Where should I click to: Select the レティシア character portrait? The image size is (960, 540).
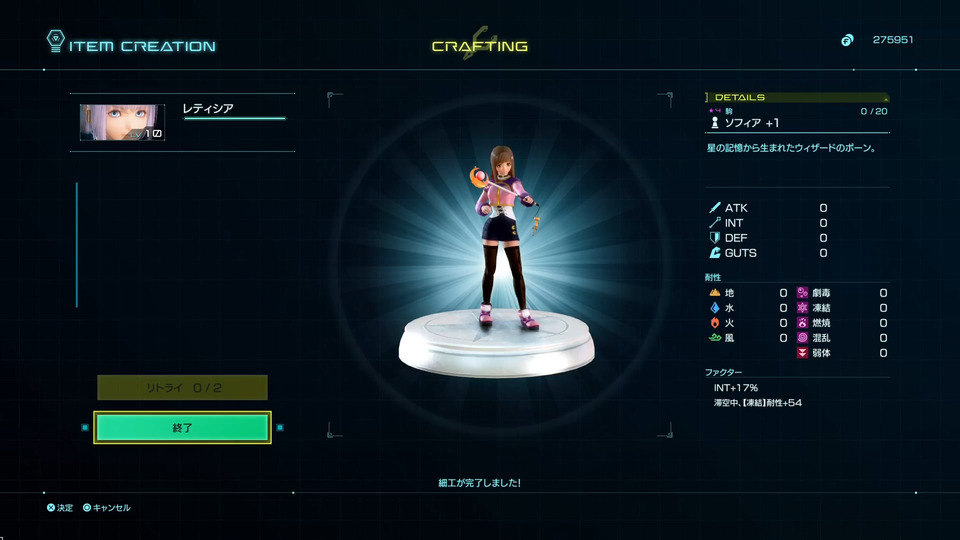(122, 122)
